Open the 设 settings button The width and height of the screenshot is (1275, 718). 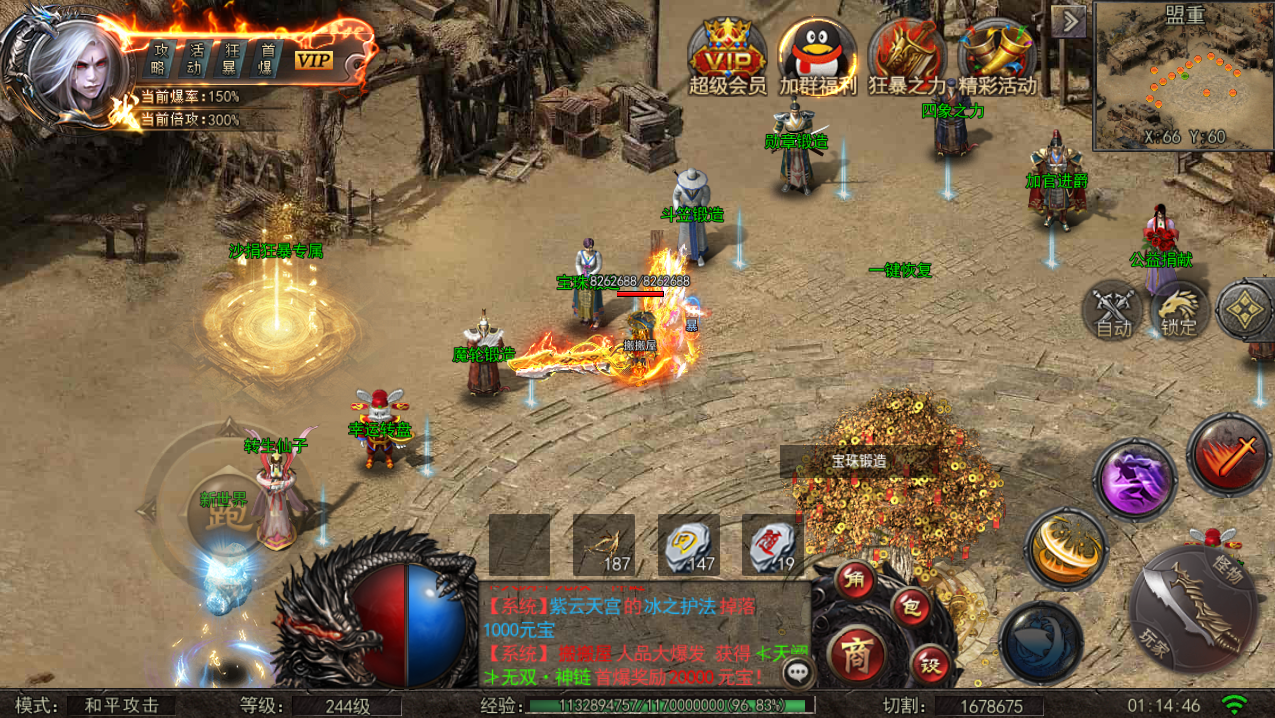pyautogui.click(x=930, y=666)
